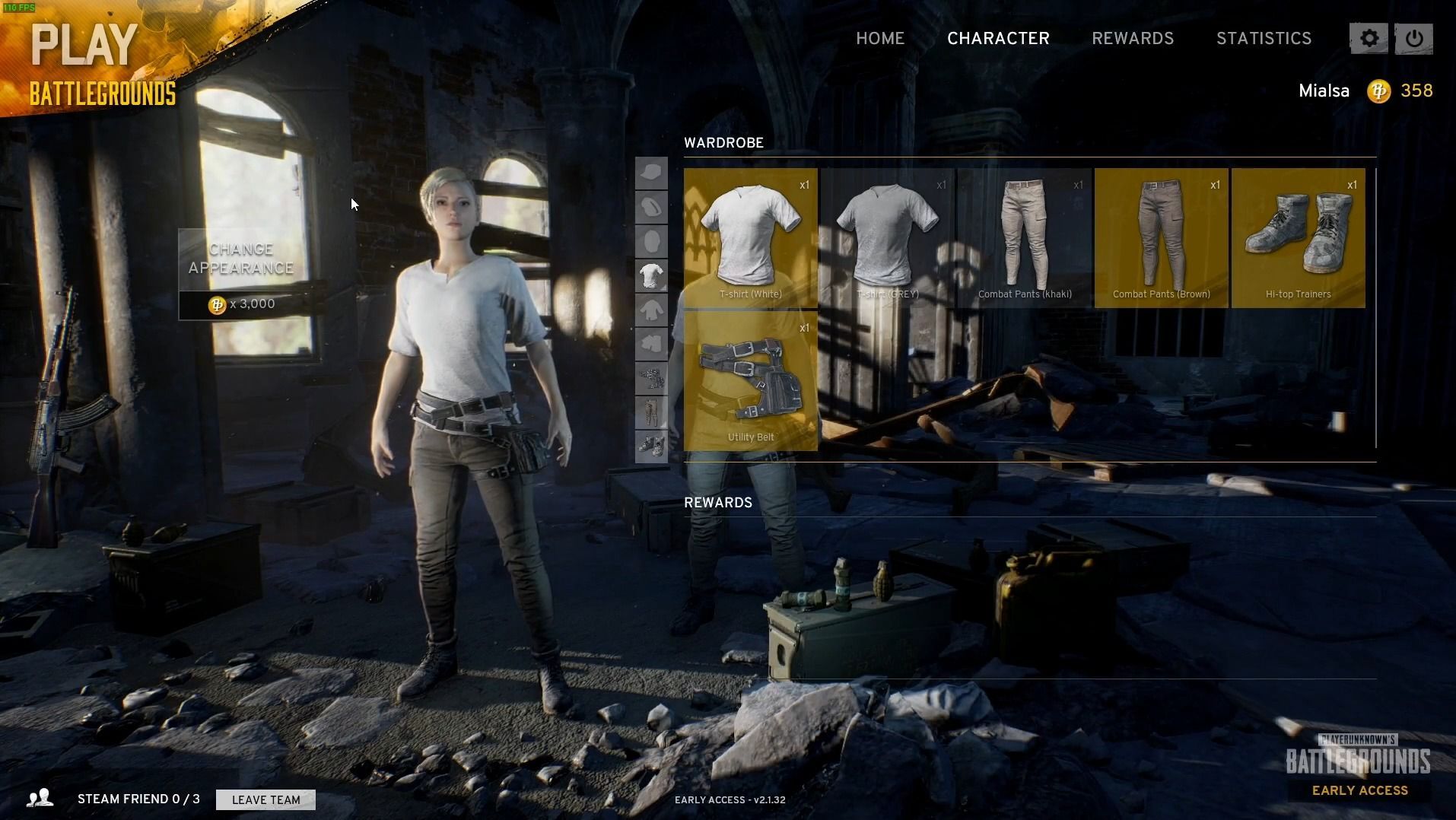
Task: Choose the empty jacket outerwear slot
Action: [x=651, y=310]
